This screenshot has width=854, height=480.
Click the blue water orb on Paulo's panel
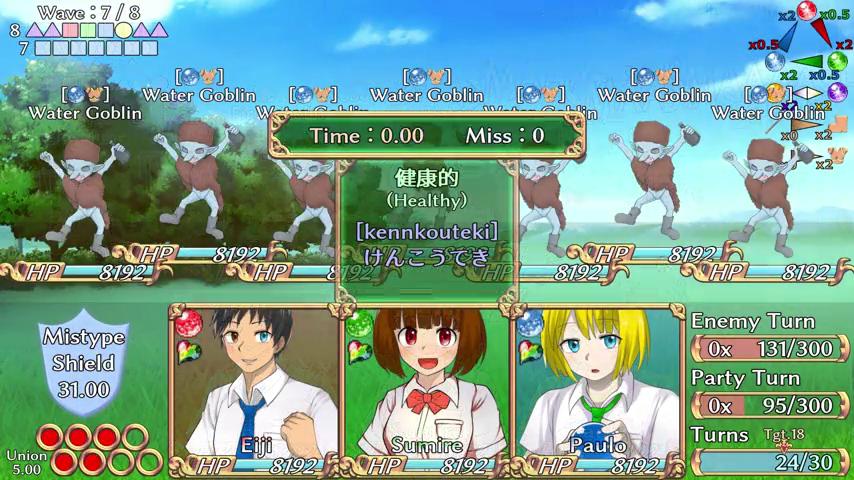[531, 323]
